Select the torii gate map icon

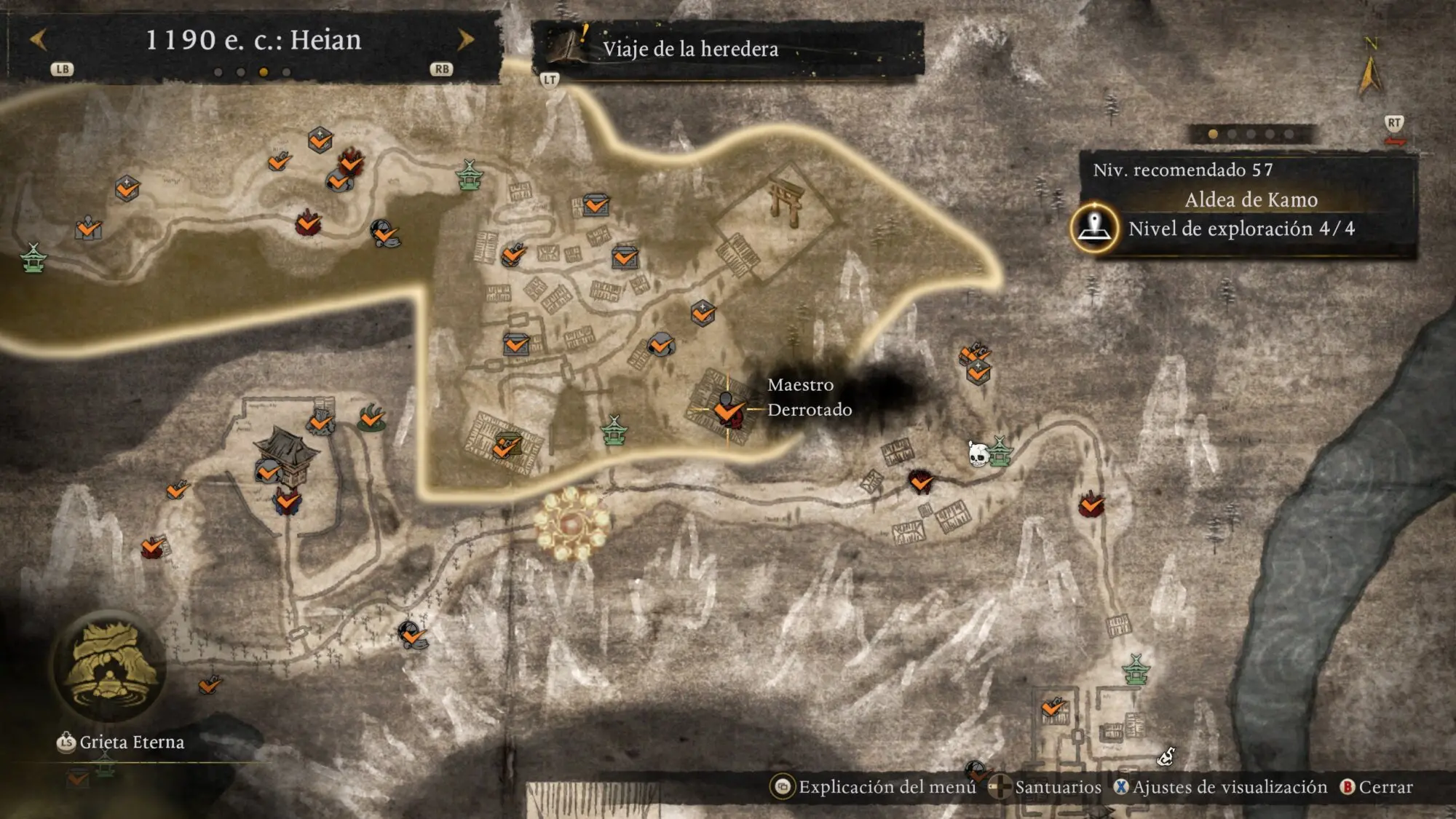pos(788,203)
